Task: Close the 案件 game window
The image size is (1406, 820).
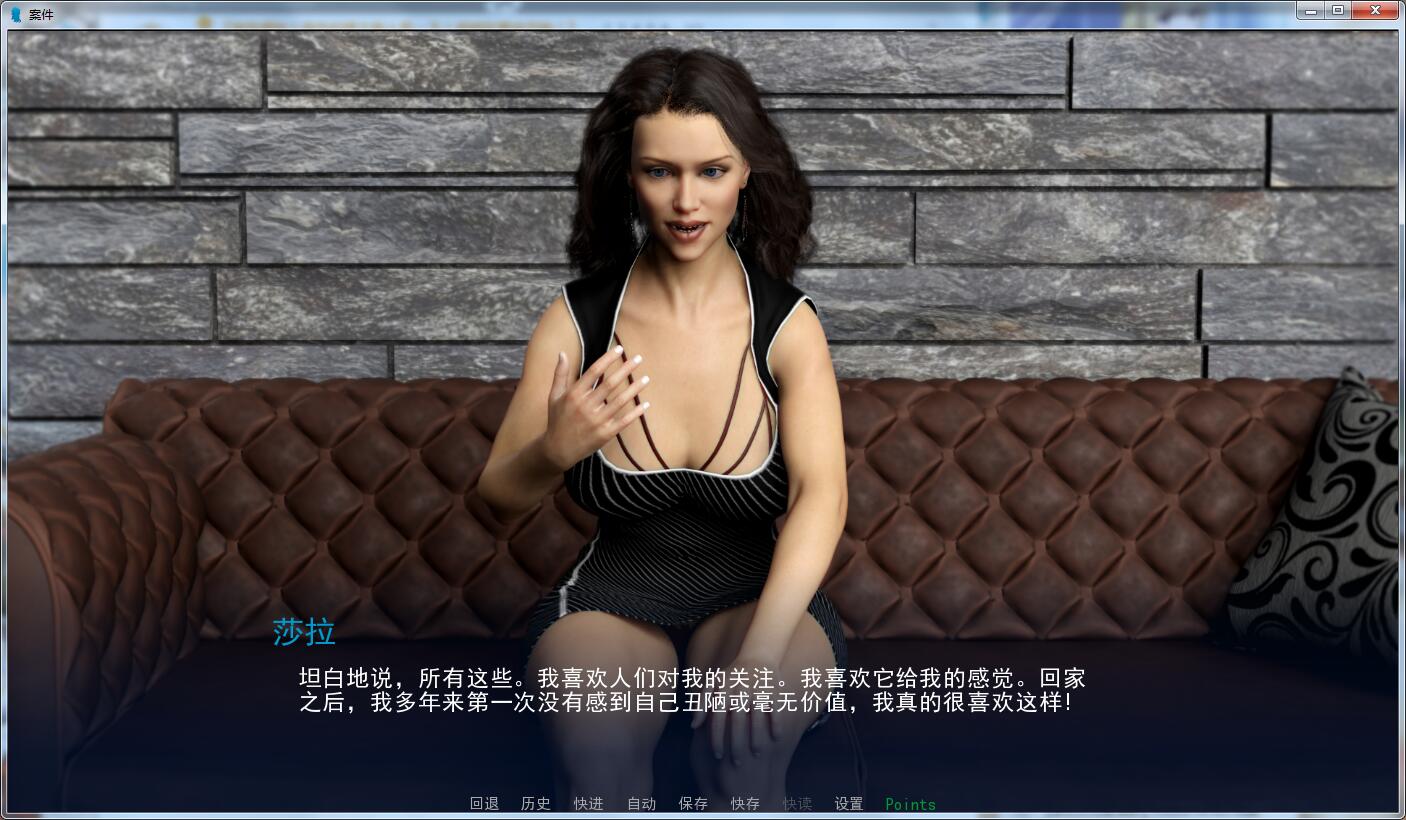Action: coord(1375,10)
